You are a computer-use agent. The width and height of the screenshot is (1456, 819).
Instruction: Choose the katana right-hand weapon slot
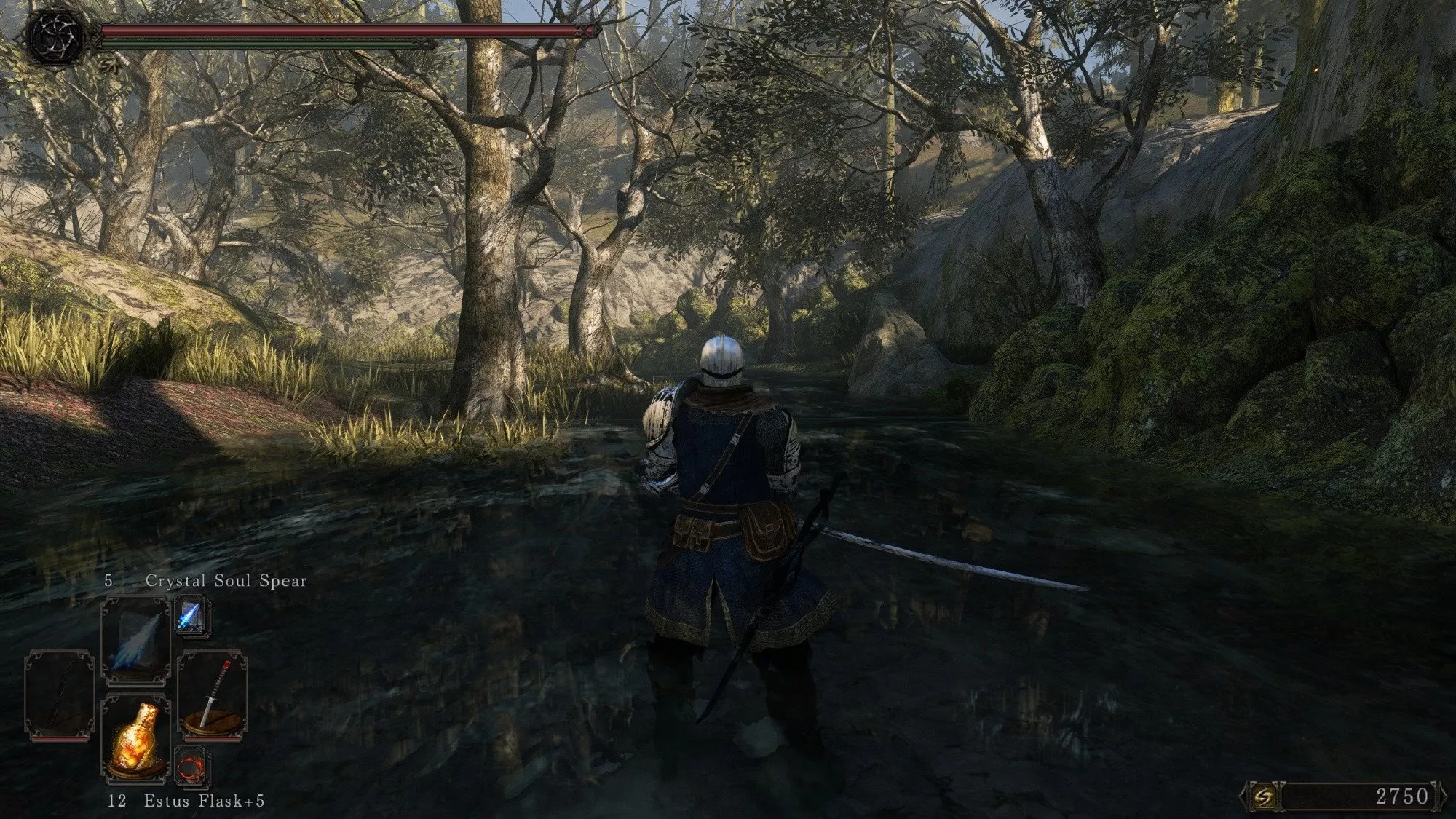[x=211, y=697]
